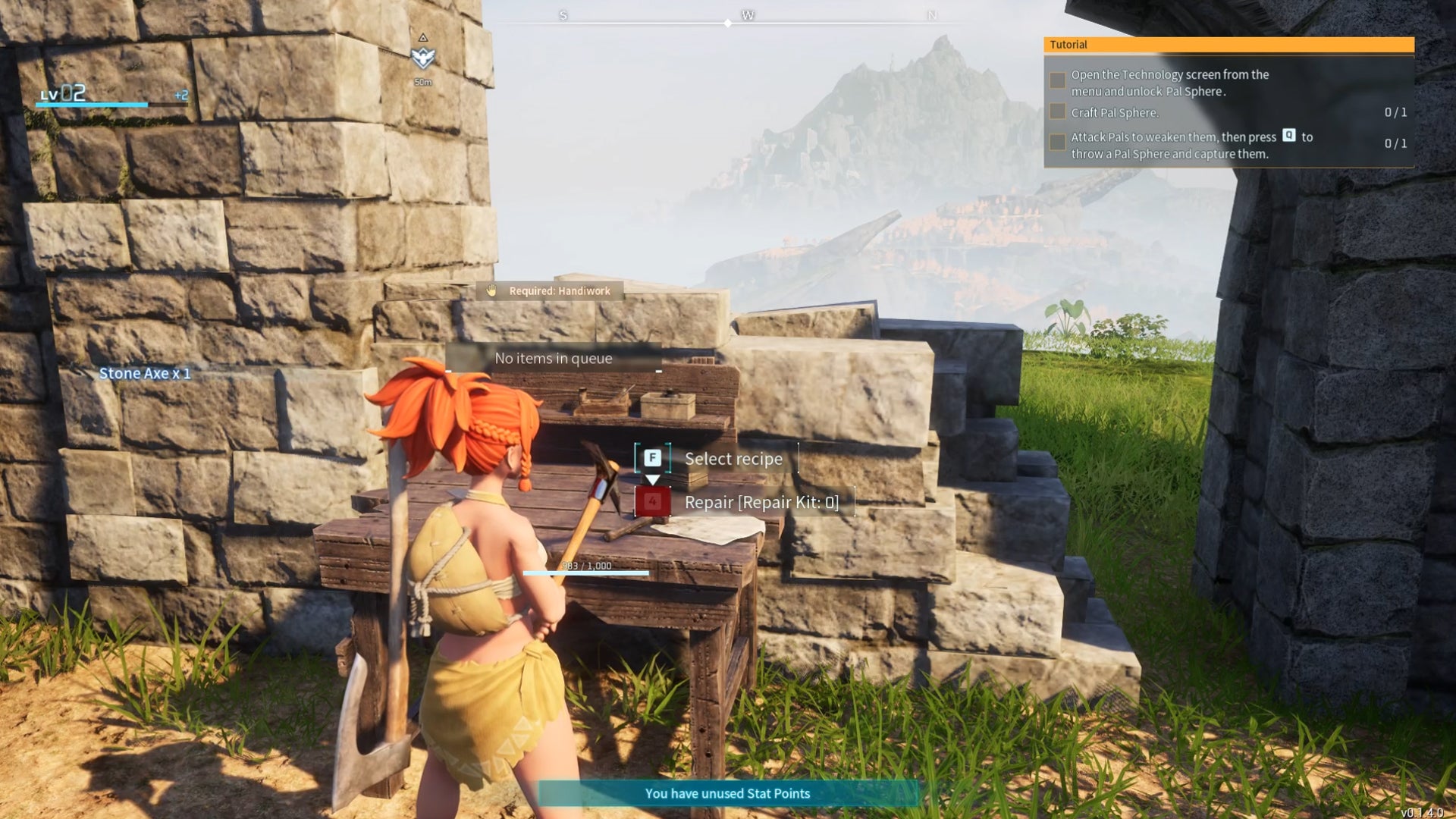Select the winged waypoint marker at 50m

click(422, 57)
